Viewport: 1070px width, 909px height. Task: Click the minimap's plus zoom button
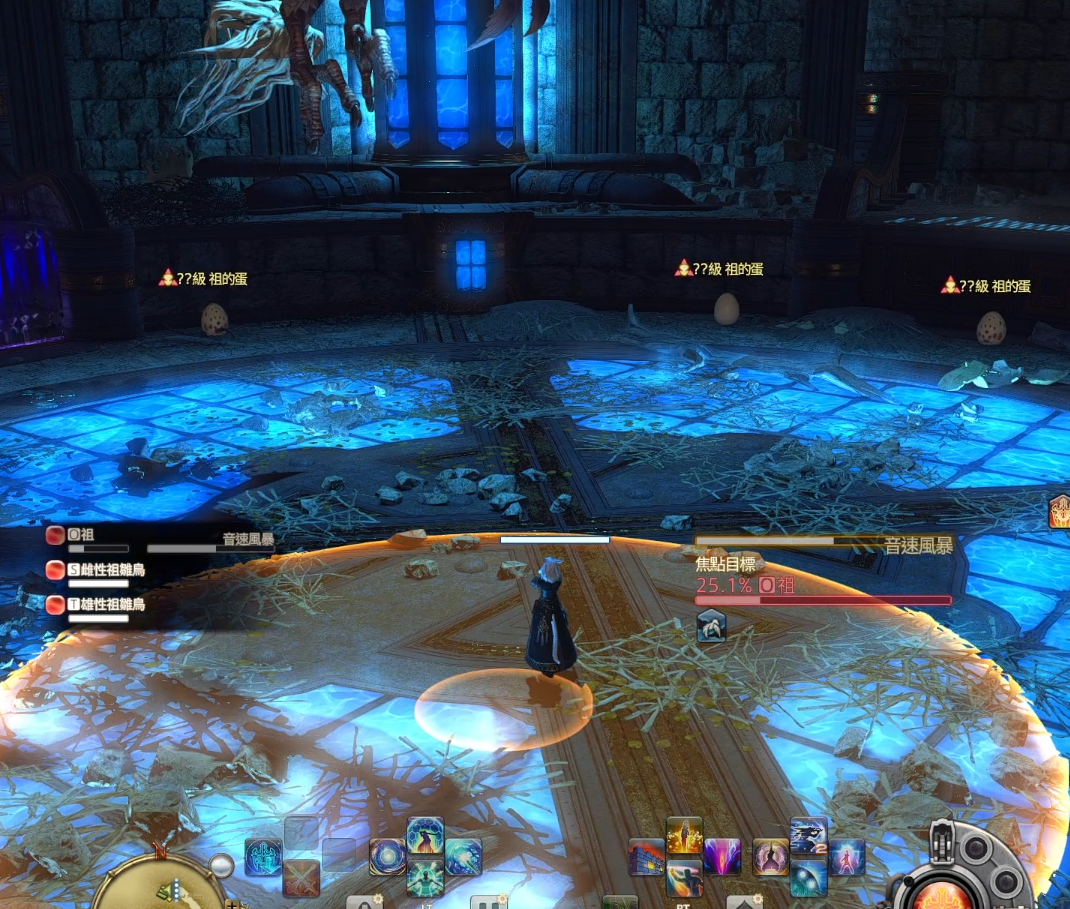tap(234, 903)
